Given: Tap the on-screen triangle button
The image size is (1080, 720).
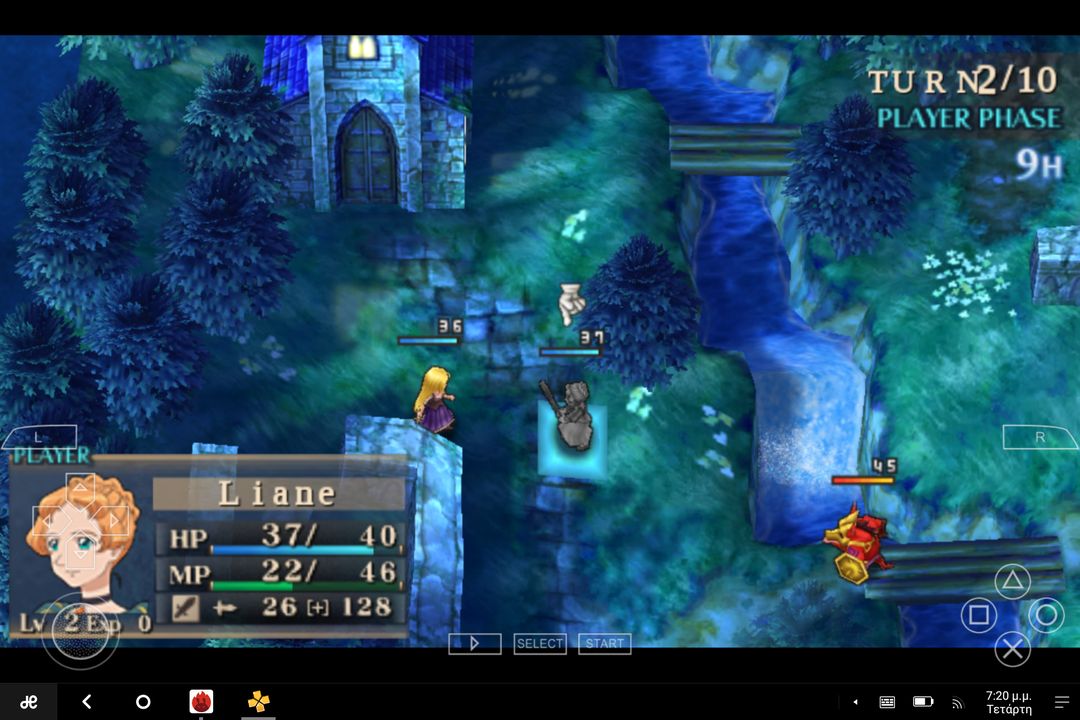Looking at the screenshot, I should tap(1013, 580).
